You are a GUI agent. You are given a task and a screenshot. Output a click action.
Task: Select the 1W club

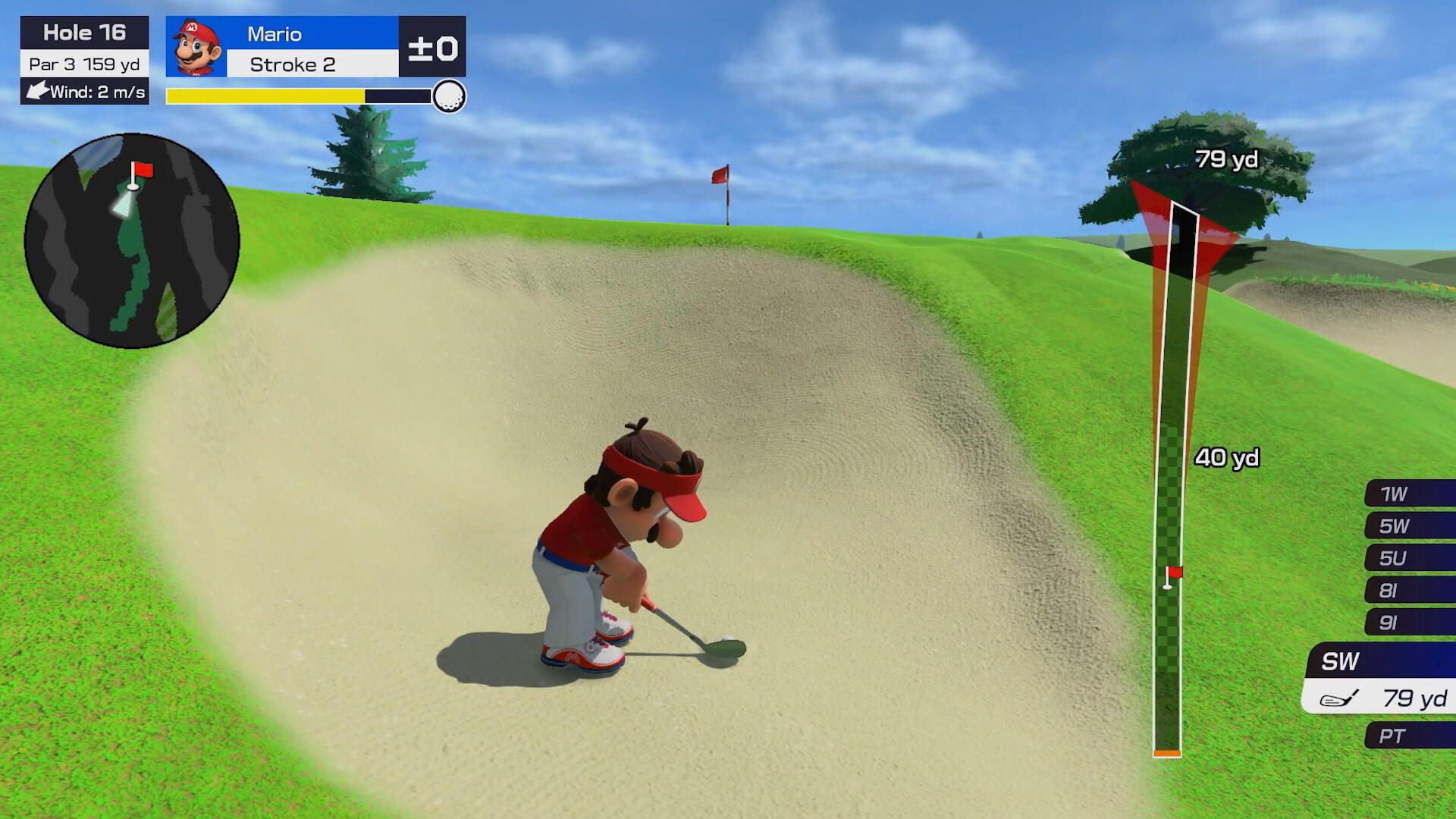click(1409, 494)
